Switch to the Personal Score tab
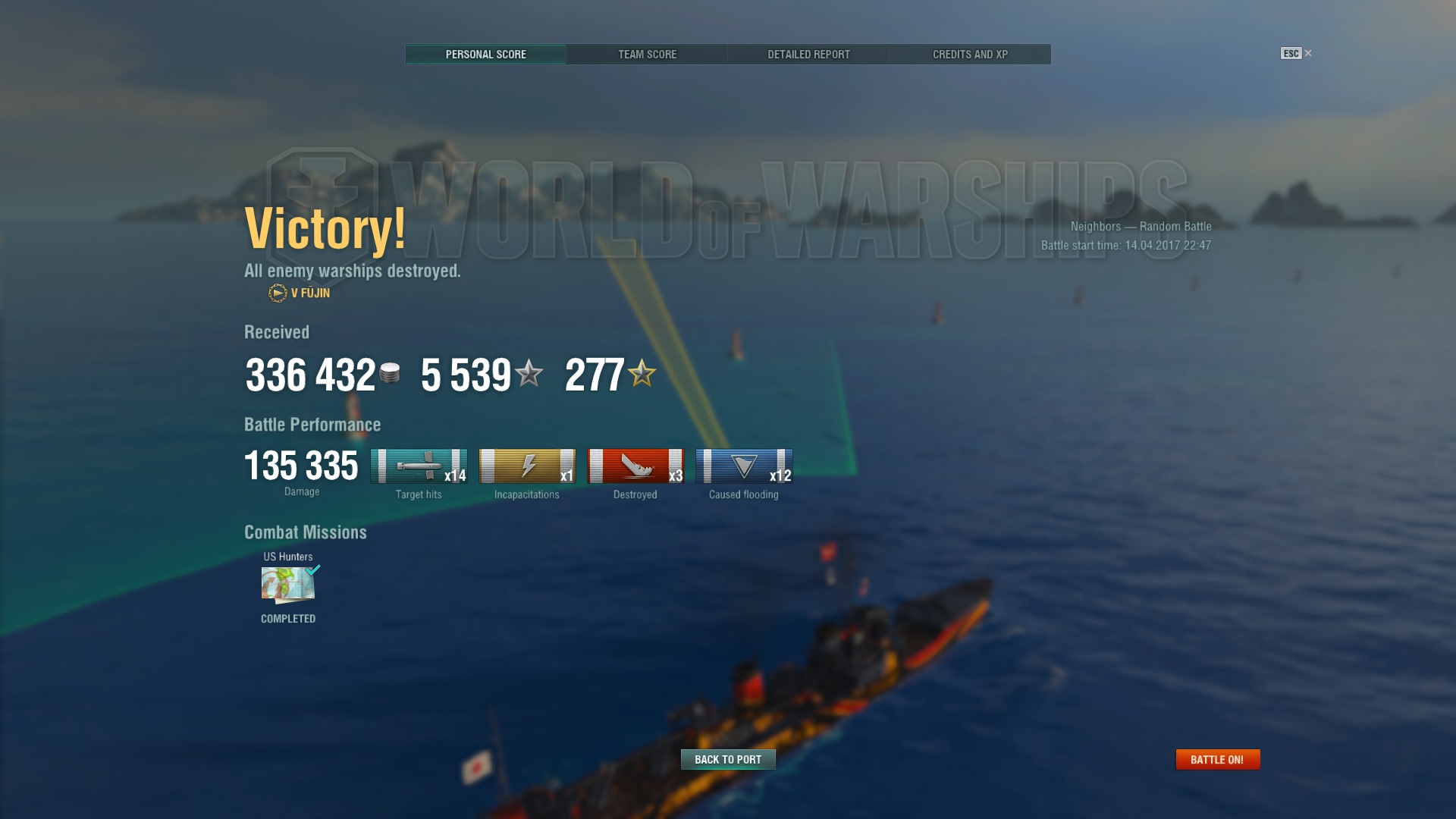The height and width of the screenshot is (819, 1456). point(485,55)
